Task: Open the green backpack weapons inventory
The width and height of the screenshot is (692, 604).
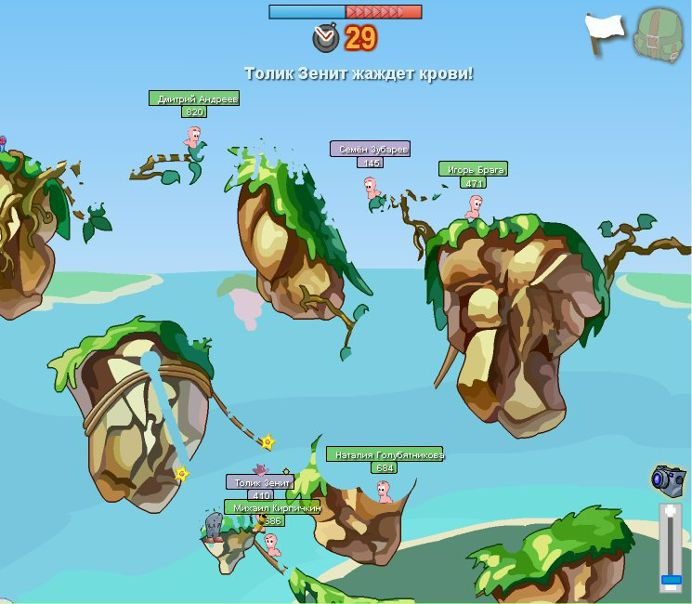Action: [x=658, y=34]
